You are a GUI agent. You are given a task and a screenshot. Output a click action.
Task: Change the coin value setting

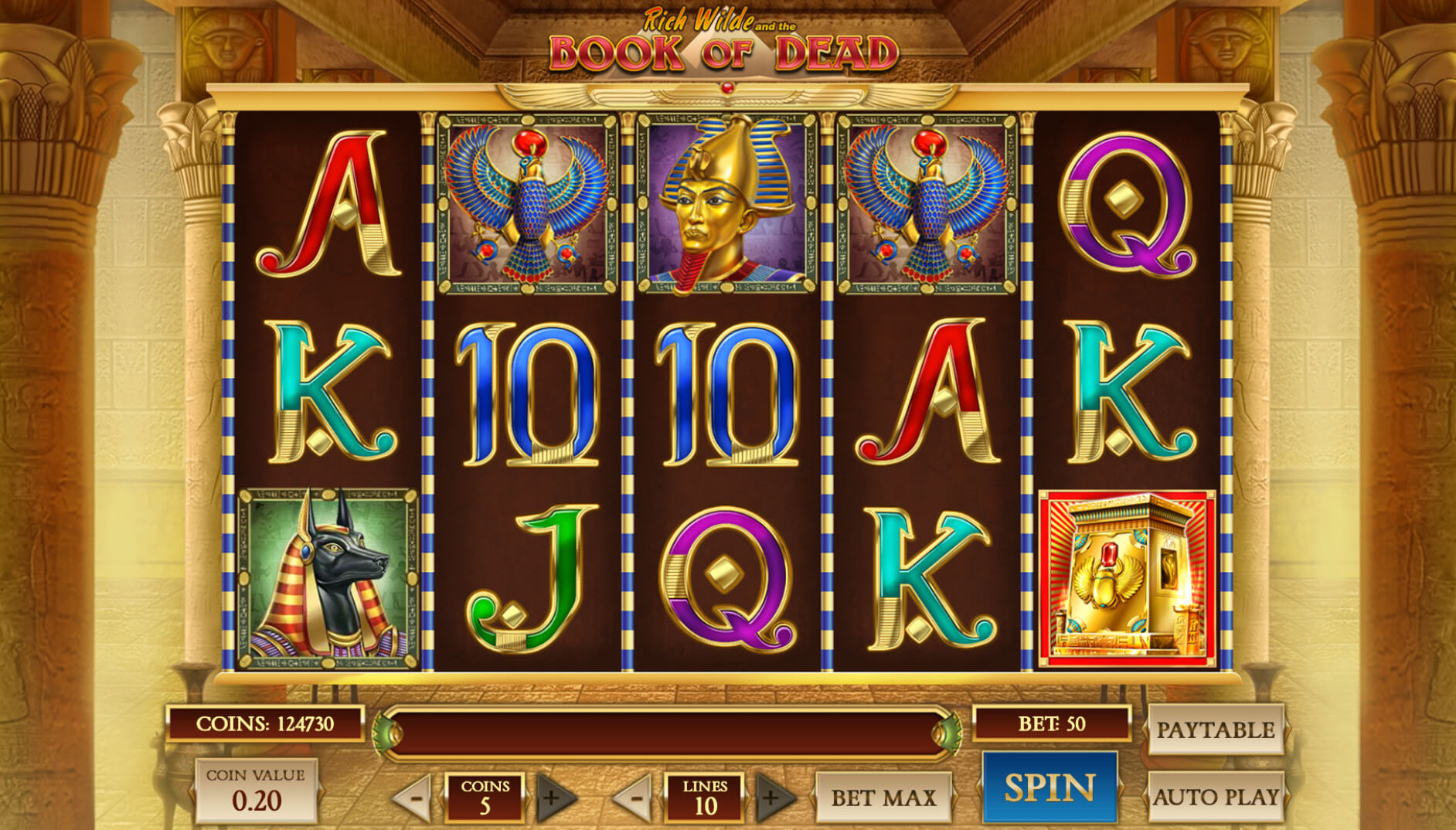(256, 791)
